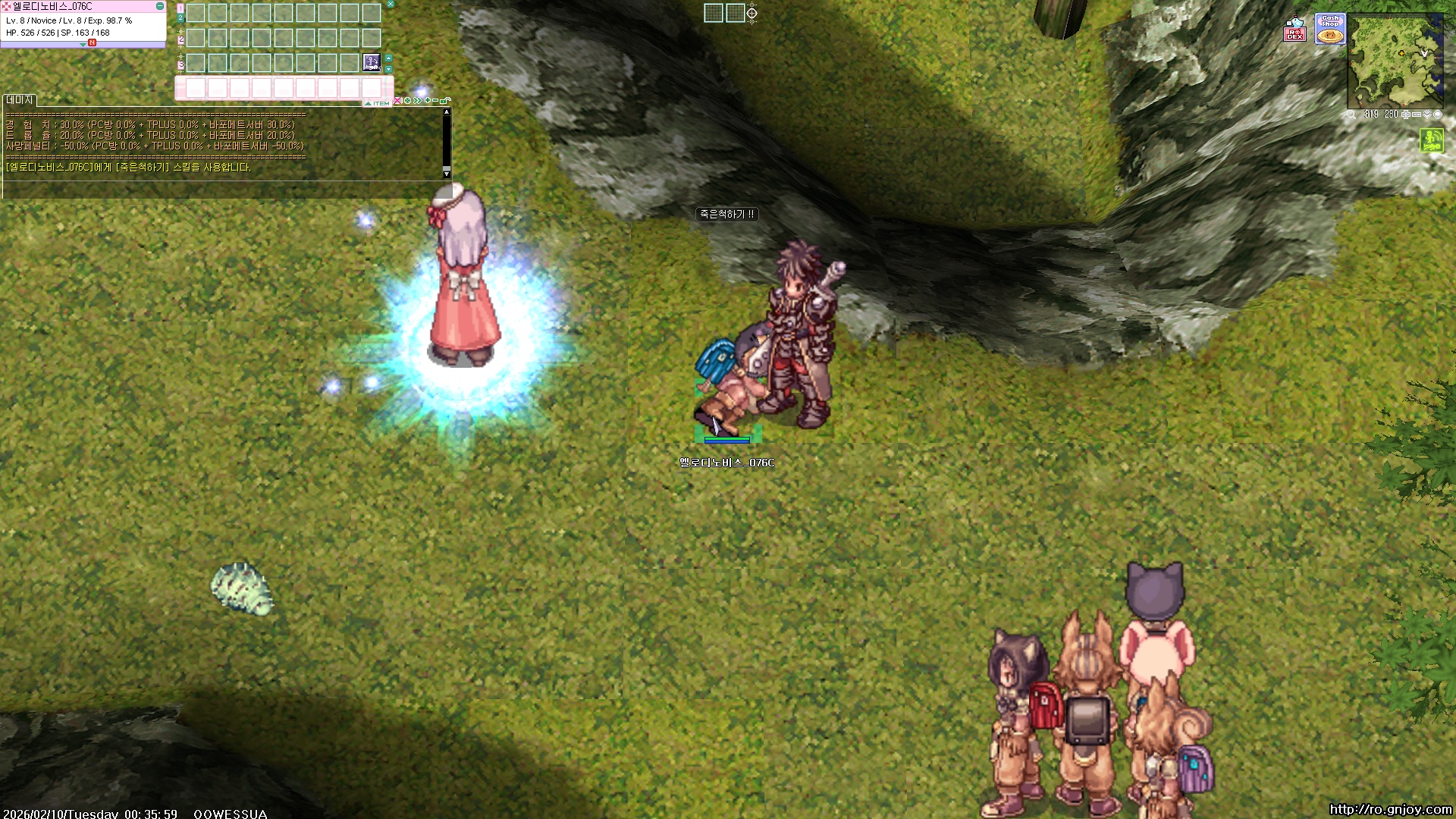Viewport: 1456px width, 819px height.
Task: Activate the Play Dead skill hotkey slot
Action: [372, 62]
